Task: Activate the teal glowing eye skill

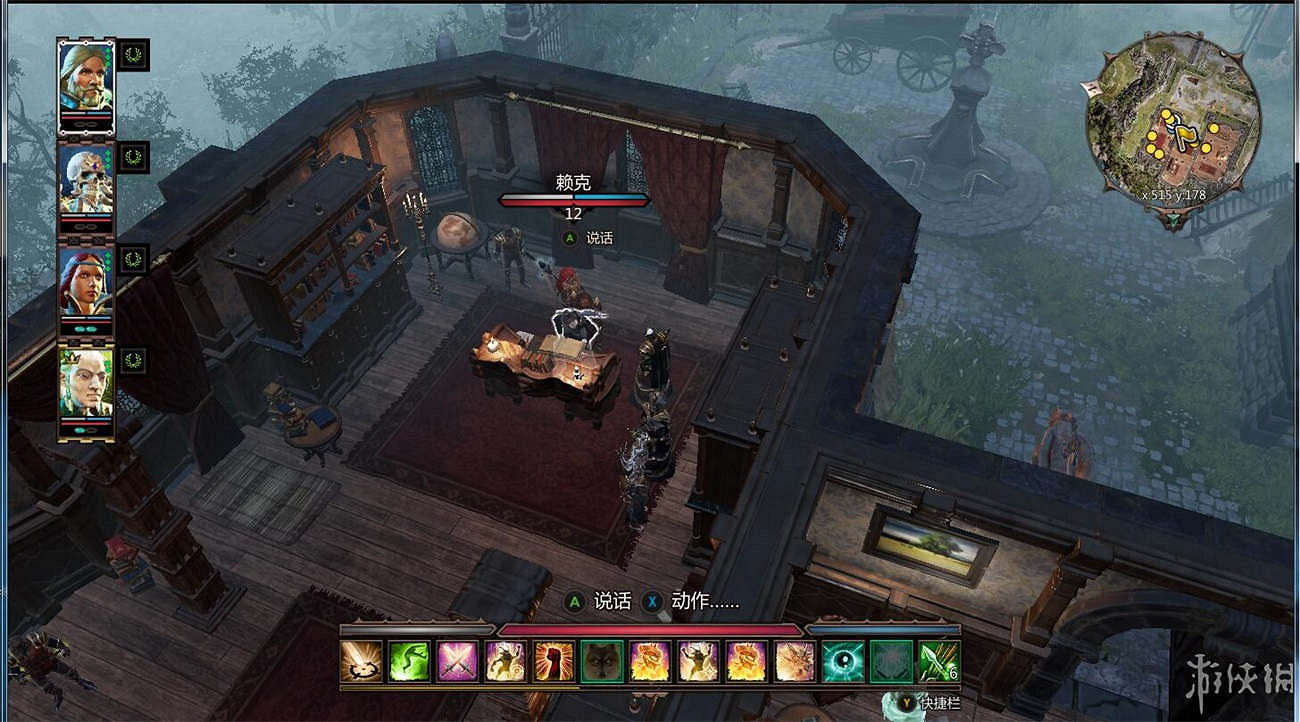Action: click(842, 661)
